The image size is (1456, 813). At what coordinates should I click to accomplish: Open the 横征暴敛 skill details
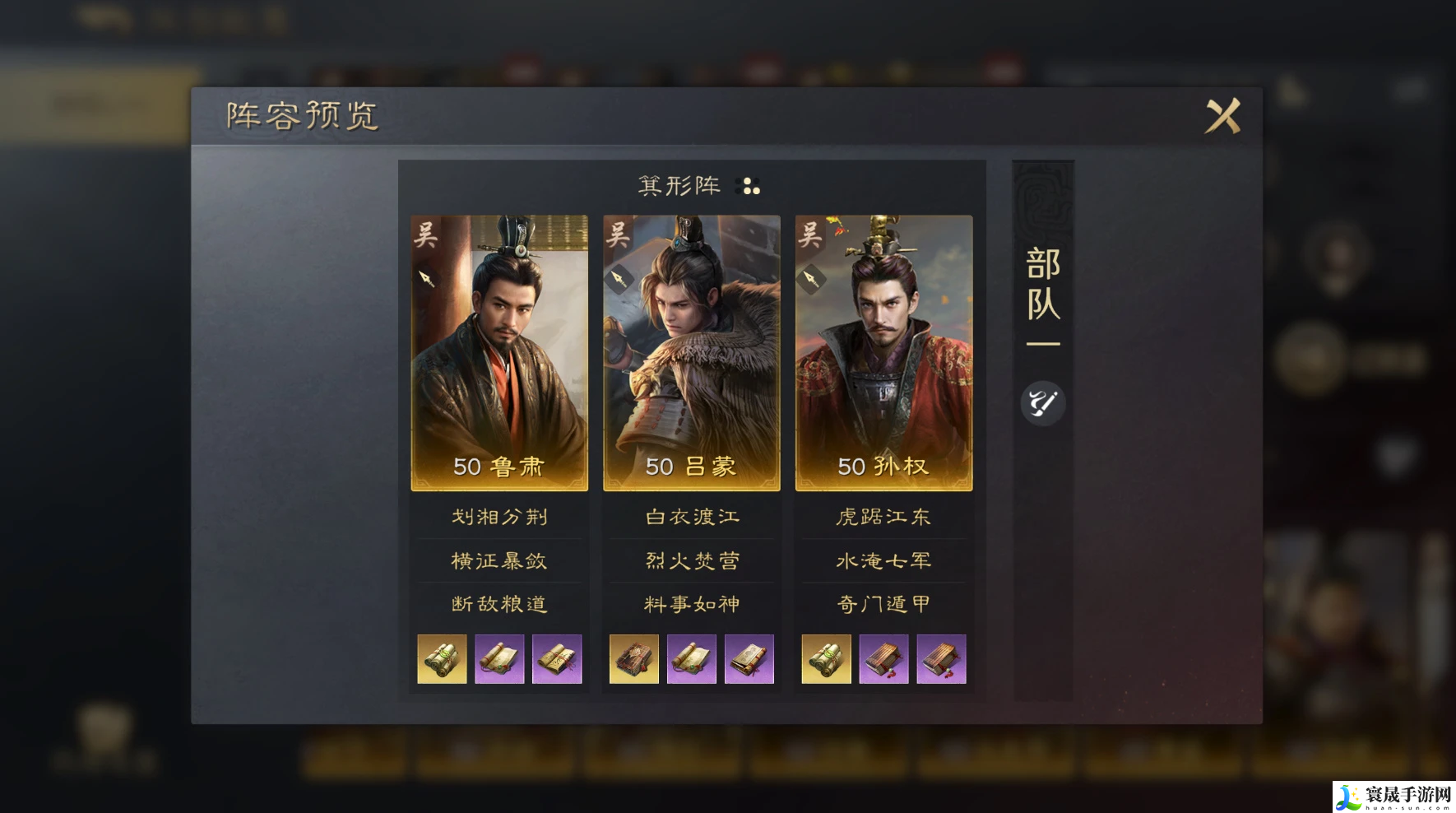click(499, 561)
